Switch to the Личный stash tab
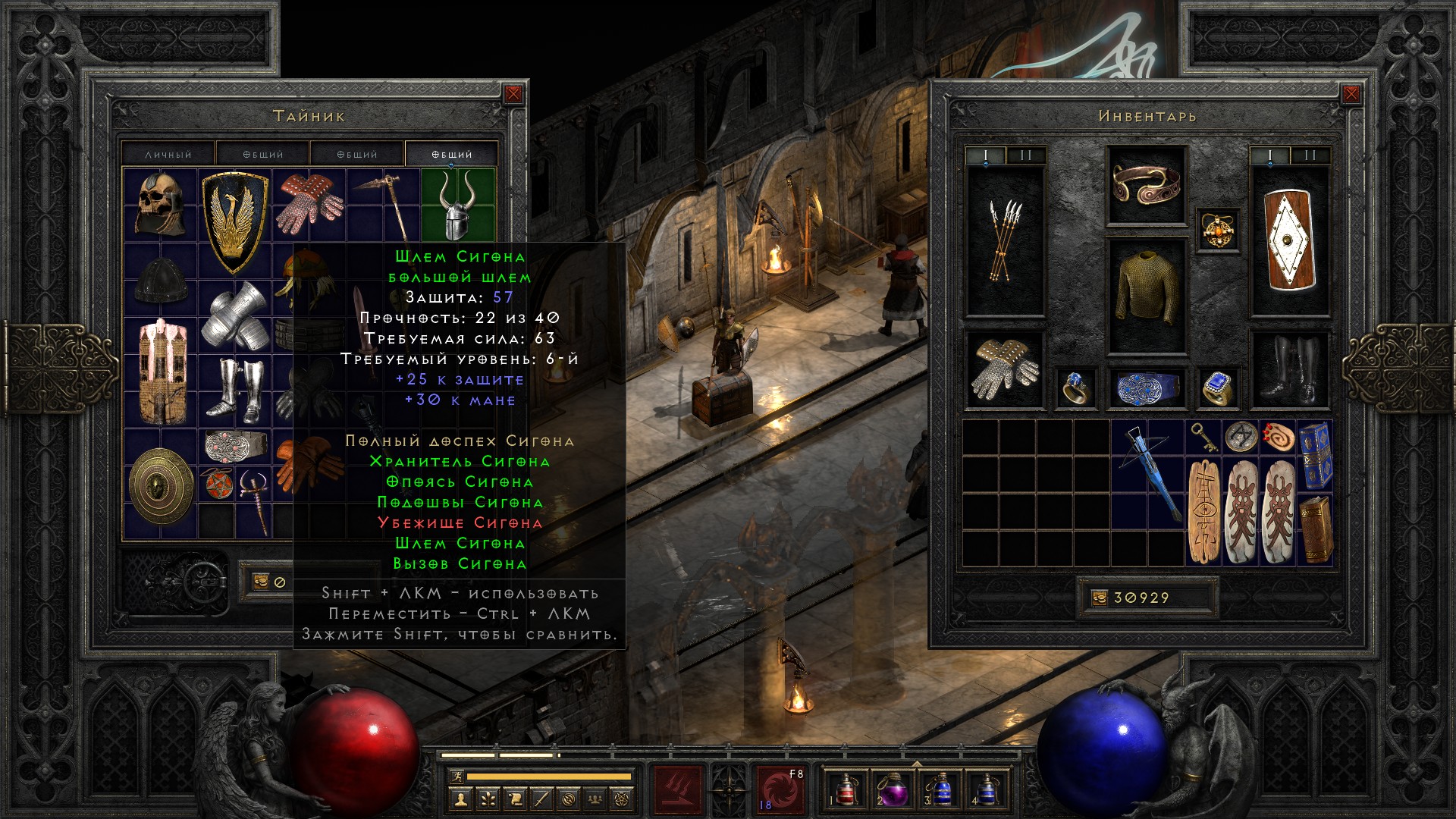The width and height of the screenshot is (1456, 819). click(x=168, y=154)
